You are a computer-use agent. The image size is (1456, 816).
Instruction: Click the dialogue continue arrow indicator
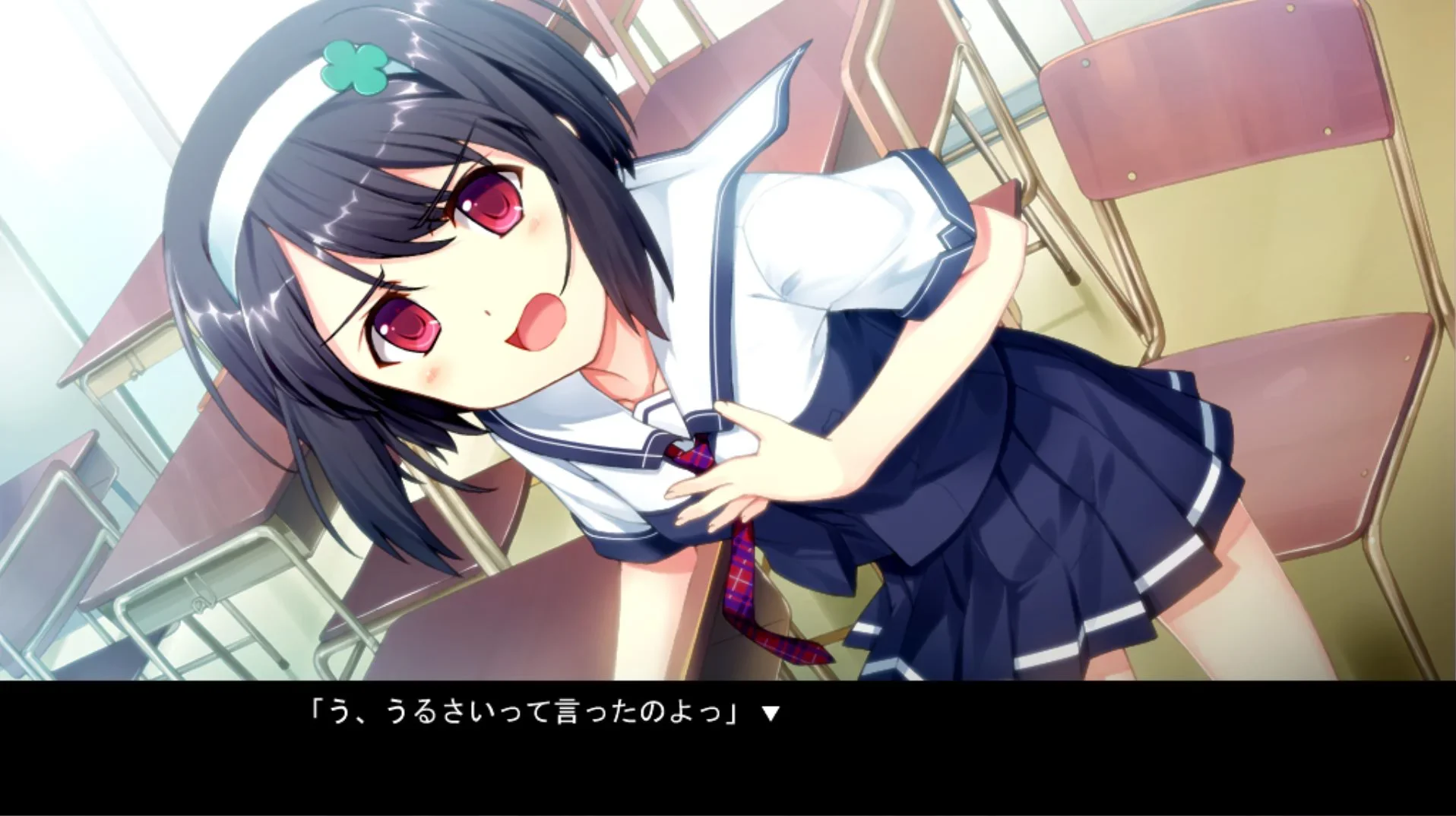pyautogui.click(x=771, y=713)
